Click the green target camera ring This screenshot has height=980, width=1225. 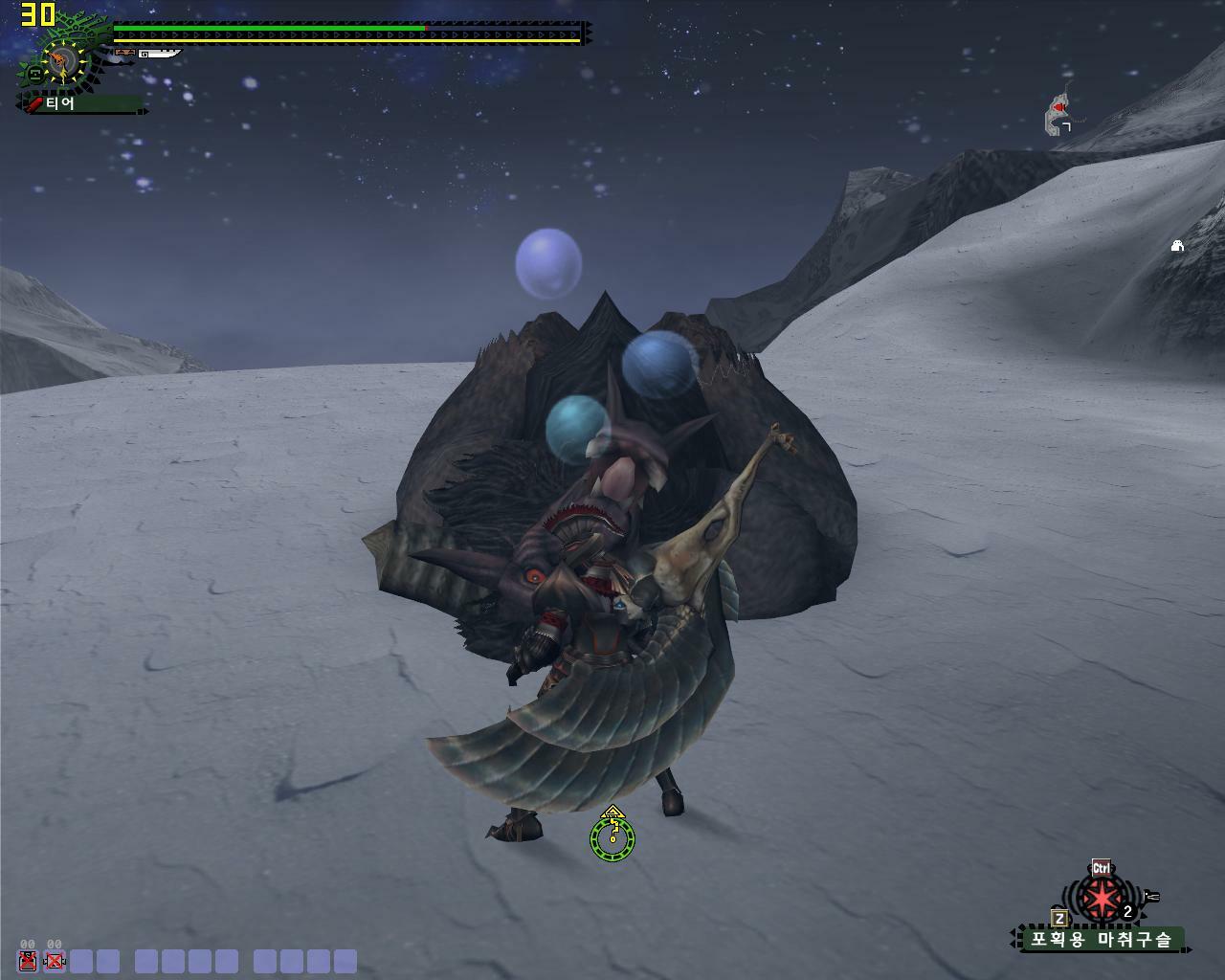click(x=612, y=839)
